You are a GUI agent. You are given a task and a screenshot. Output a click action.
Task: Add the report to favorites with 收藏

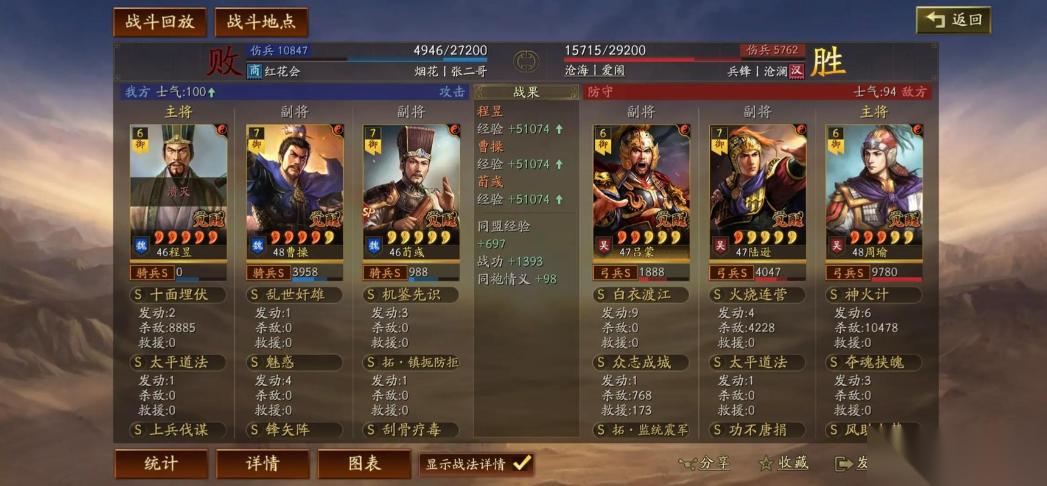(783, 464)
